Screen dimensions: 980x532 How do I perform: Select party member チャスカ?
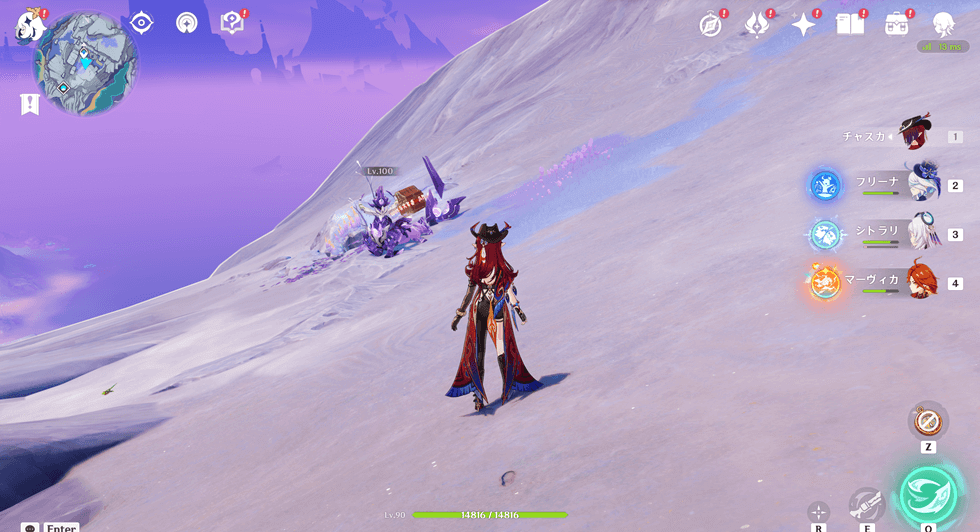point(915,136)
